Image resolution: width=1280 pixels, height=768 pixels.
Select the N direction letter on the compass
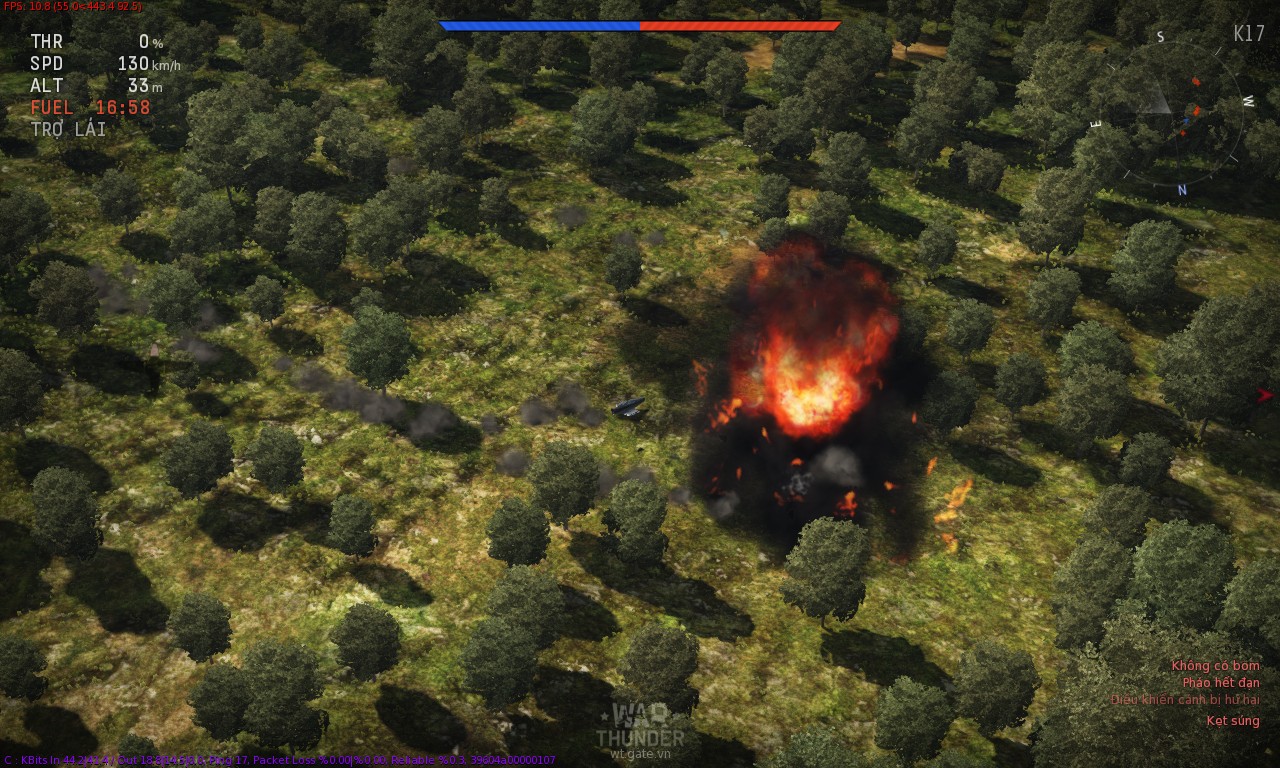coord(1183,188)
